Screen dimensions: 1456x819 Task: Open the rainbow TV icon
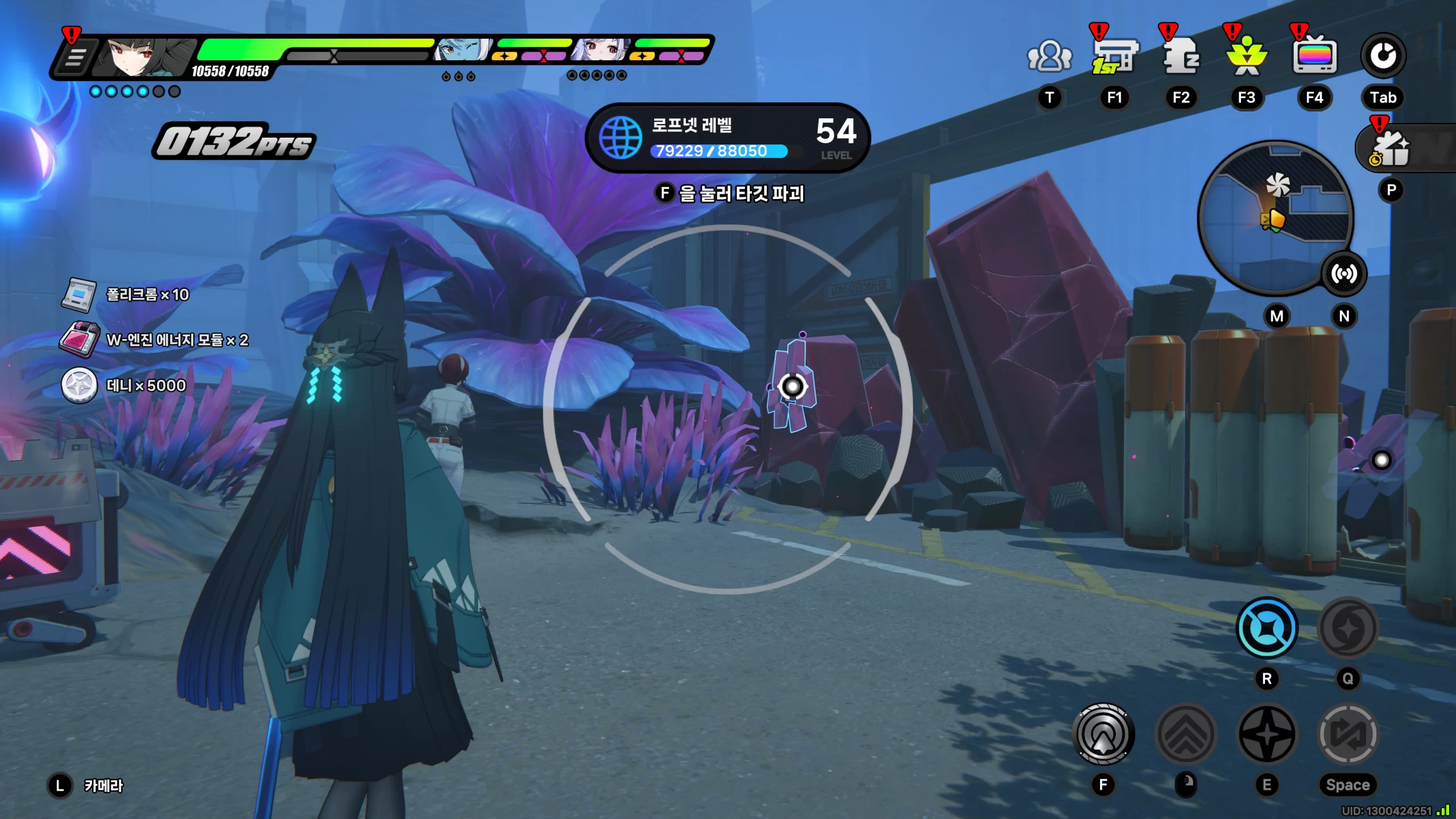[x=1314, y=57]
